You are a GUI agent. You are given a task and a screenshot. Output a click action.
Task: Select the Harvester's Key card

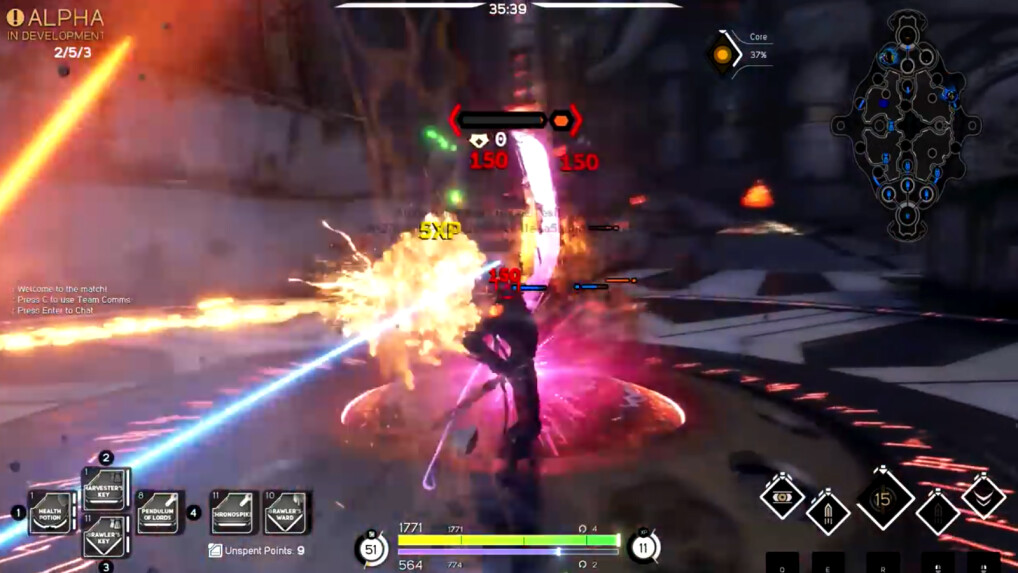click(105, 487)
